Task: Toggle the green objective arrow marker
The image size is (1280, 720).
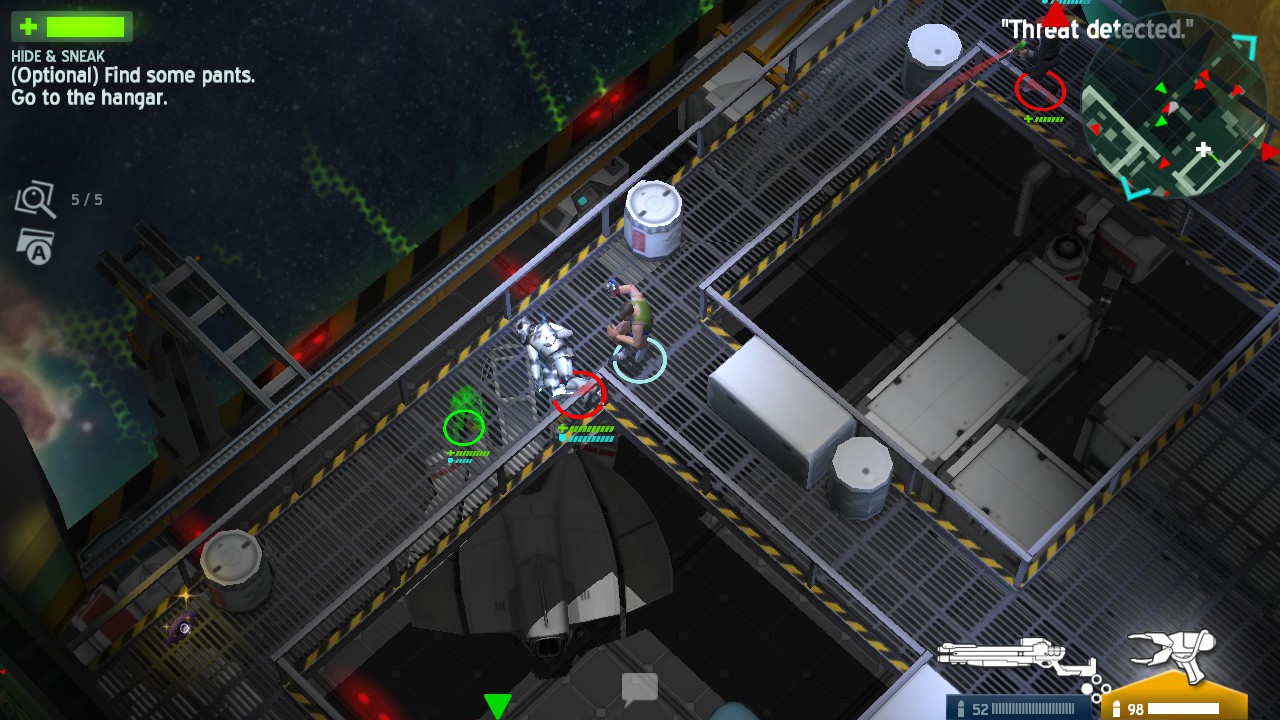Action: pos(497,705)
